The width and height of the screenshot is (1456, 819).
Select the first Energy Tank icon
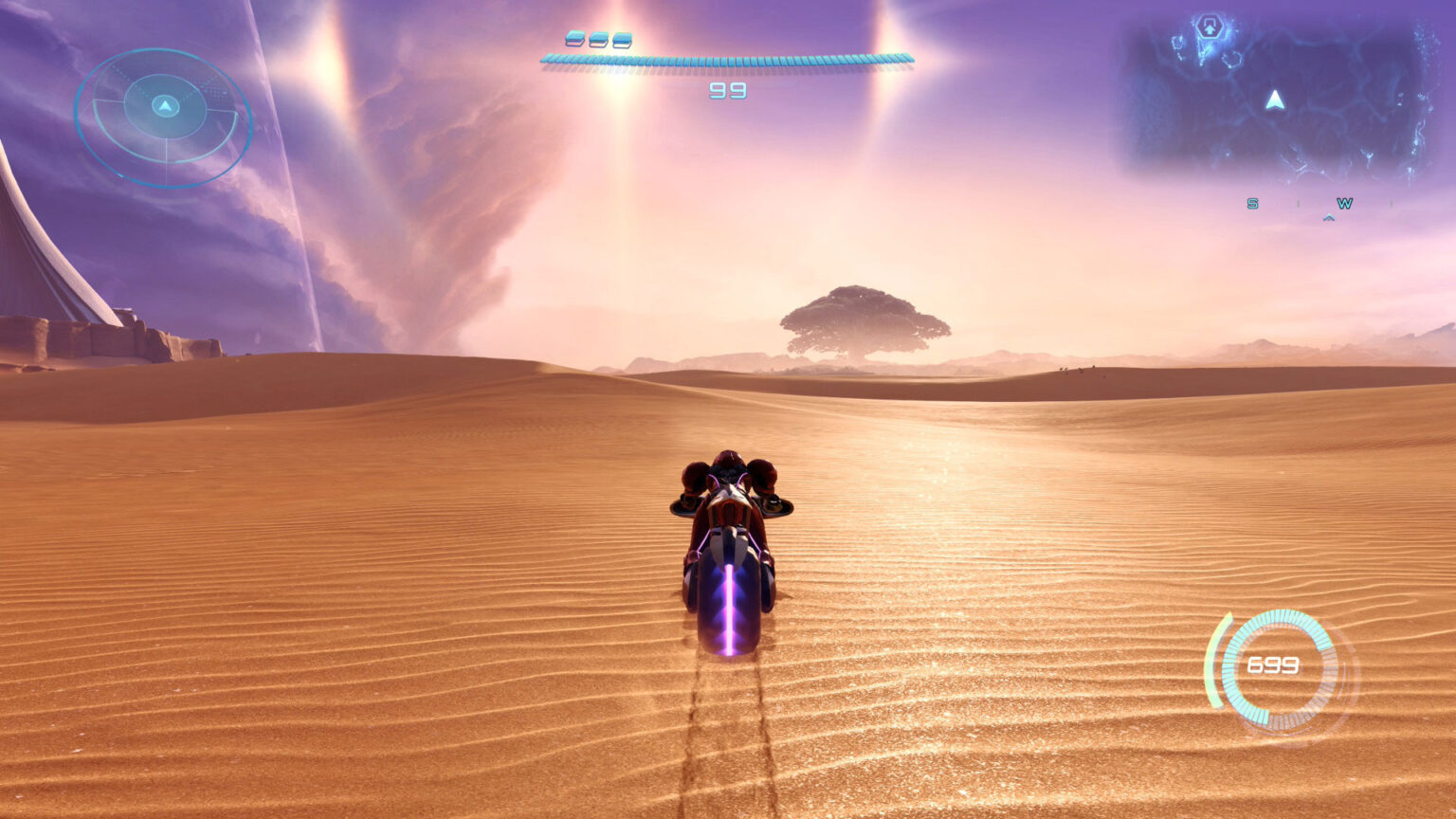coord(574,40)
